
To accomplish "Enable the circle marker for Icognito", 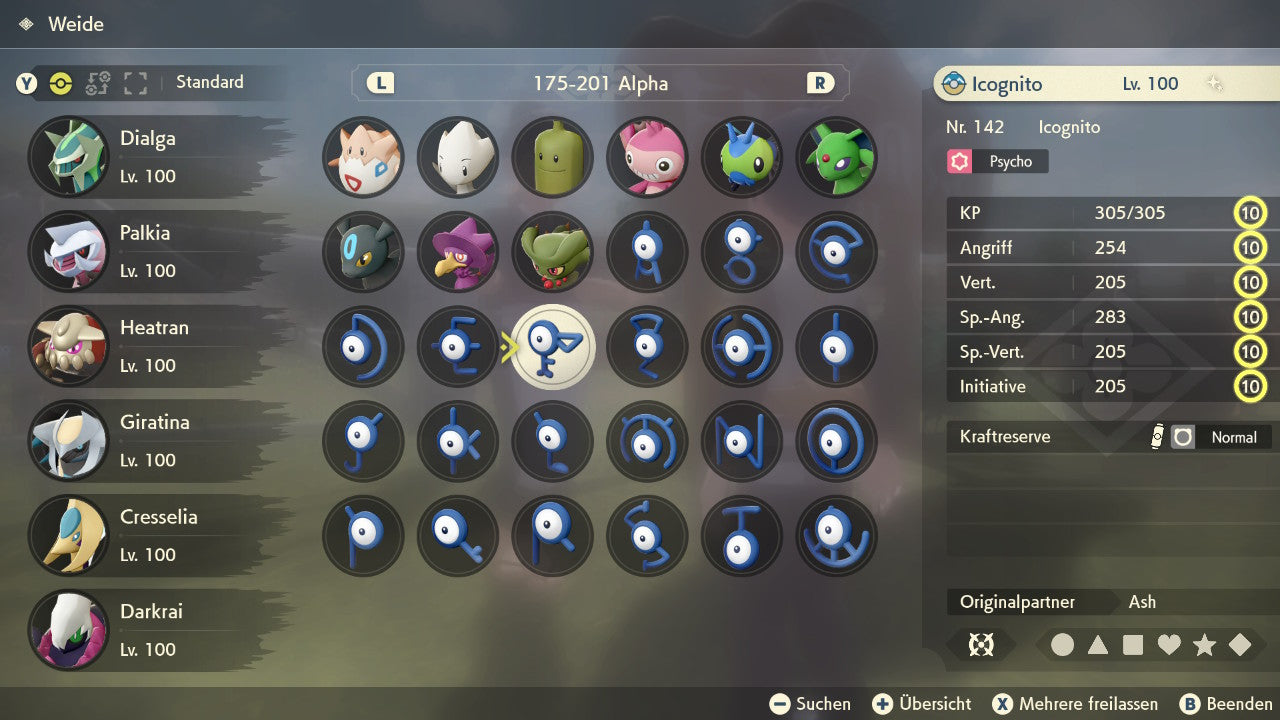I will click(x=1063, y=645).
